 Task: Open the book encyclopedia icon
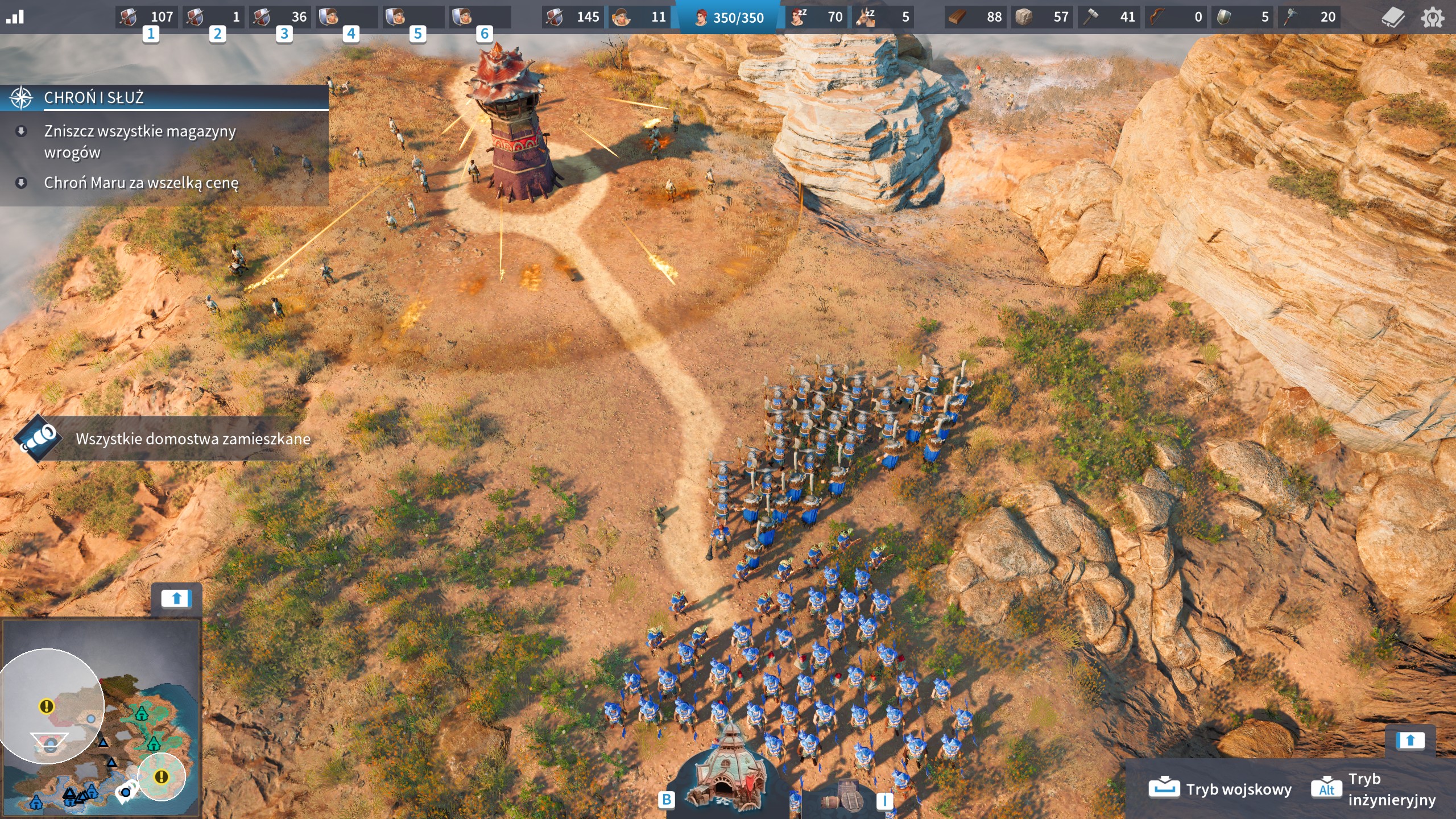tap(1393, 18)
